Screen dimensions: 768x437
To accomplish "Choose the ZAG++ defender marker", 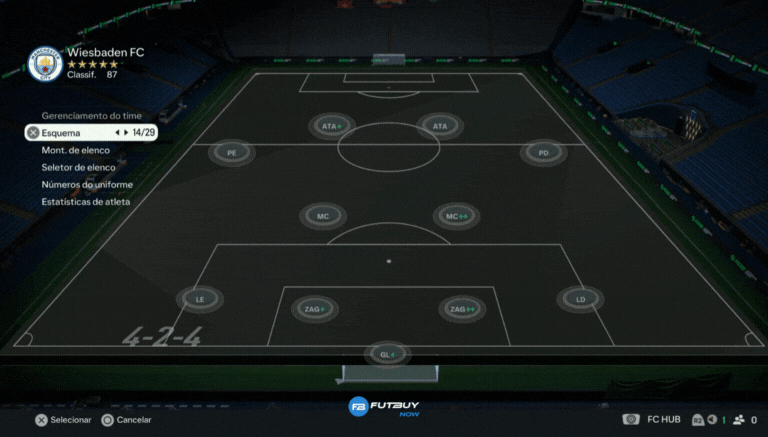I will (462, 309).
